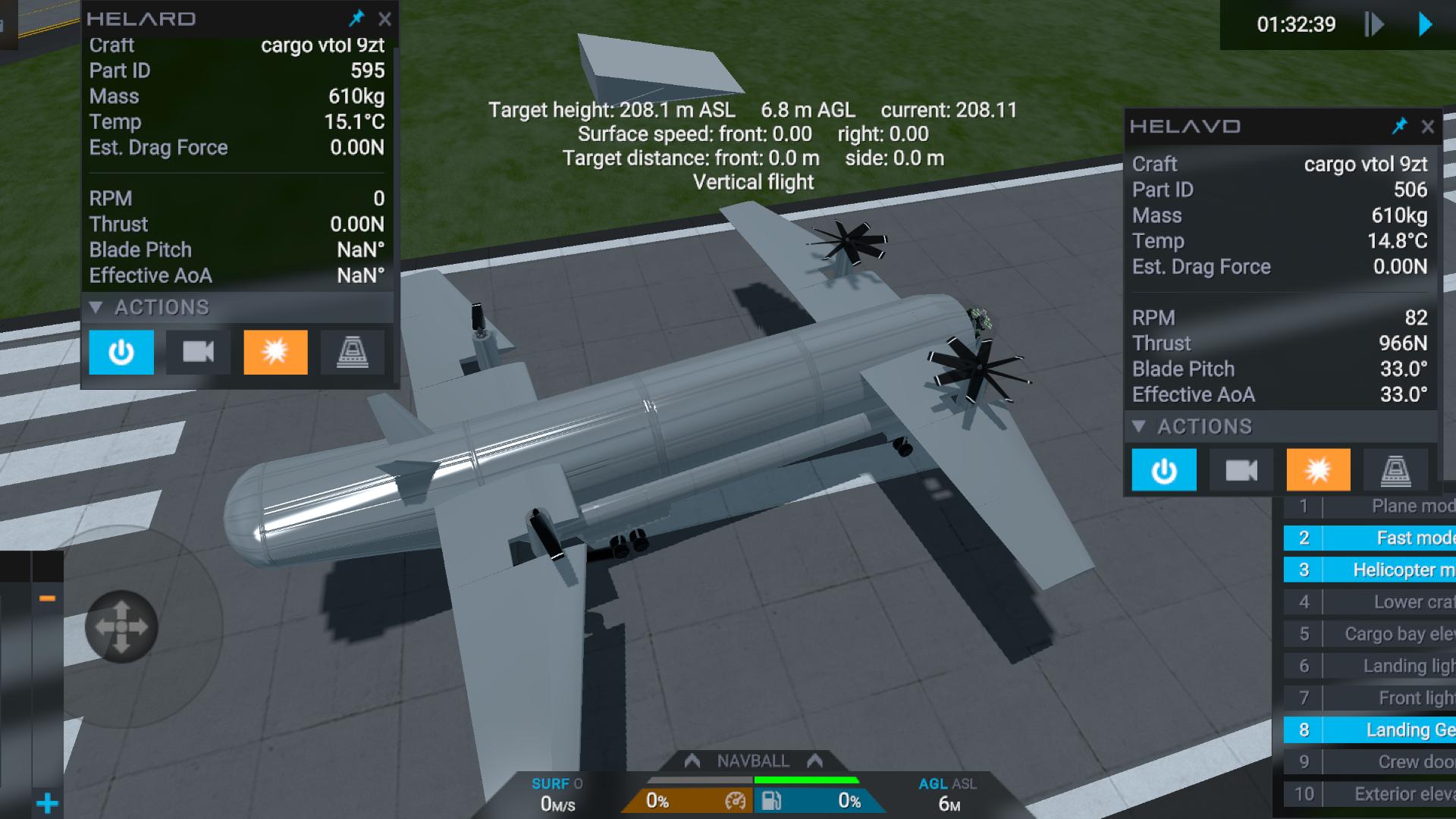The width and height of the screenshot is (1456, 819).
Task: Click the translation mode arrows joystick icon
Action: [x=121, y=626]
